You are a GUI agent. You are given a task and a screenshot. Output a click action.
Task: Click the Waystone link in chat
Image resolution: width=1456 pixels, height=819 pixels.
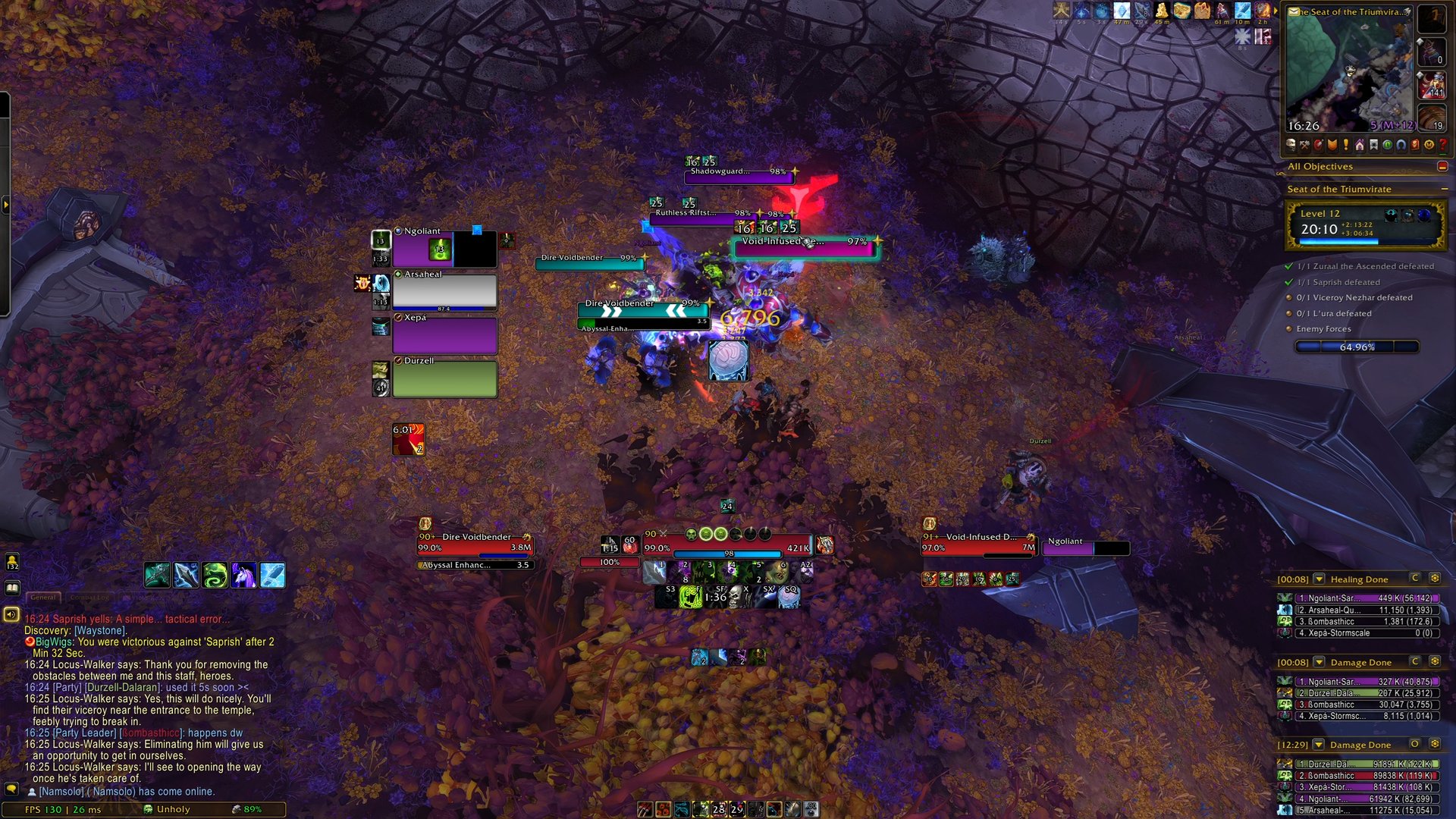click(x=100, y=631)
